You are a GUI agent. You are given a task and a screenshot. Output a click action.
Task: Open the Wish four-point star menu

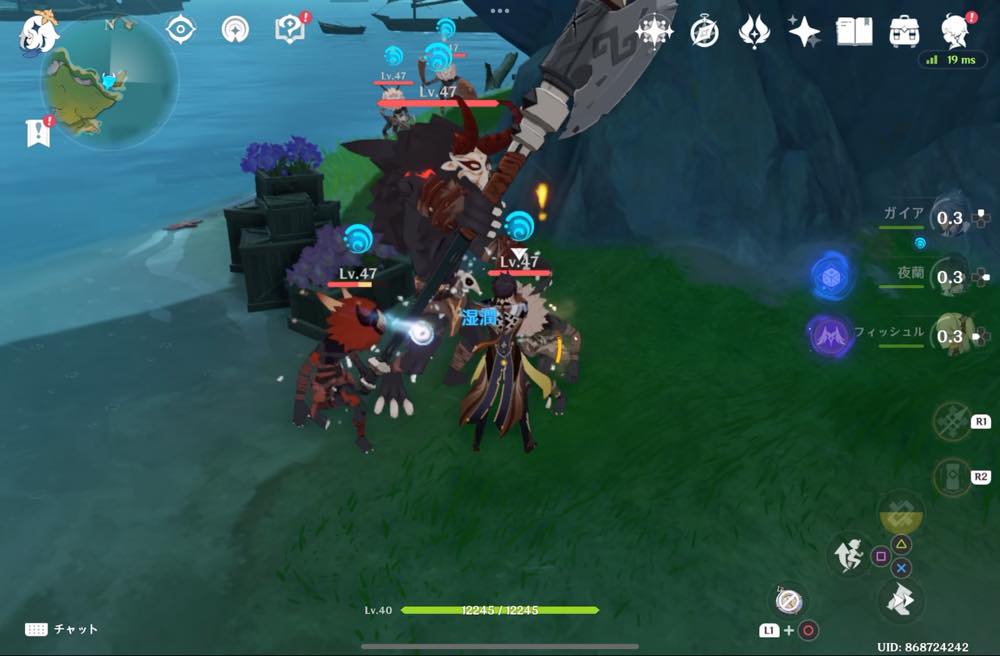[x=803, y=32]
